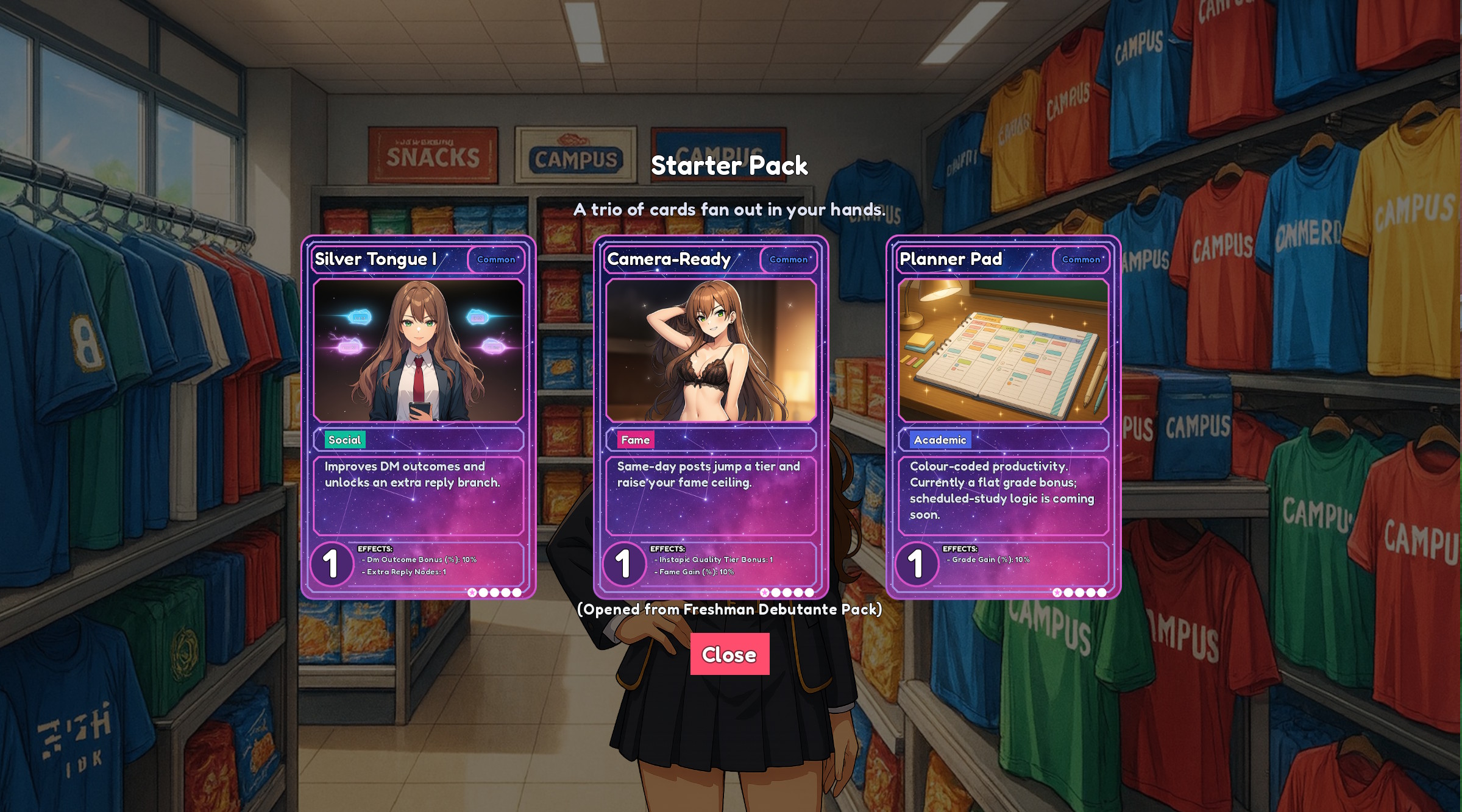Choose the Camera-Ready card
This screenshot has width=1462, height=812.
point(711,417)
